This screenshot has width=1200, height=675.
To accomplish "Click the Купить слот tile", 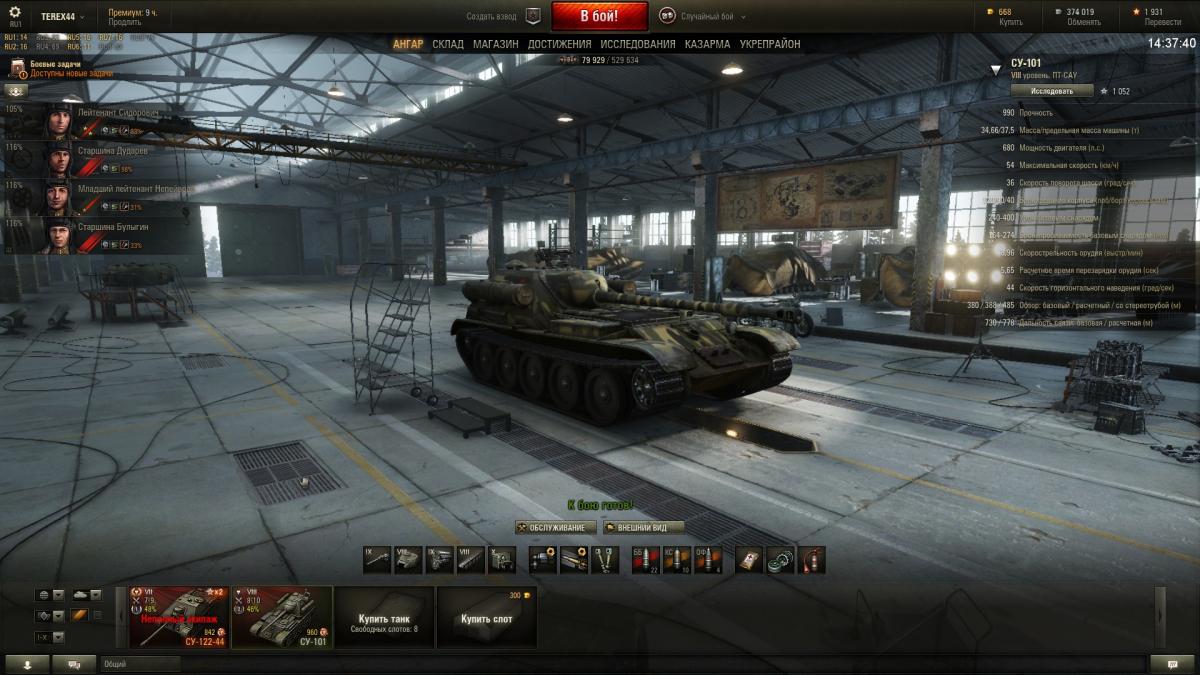I will [487, 617].
